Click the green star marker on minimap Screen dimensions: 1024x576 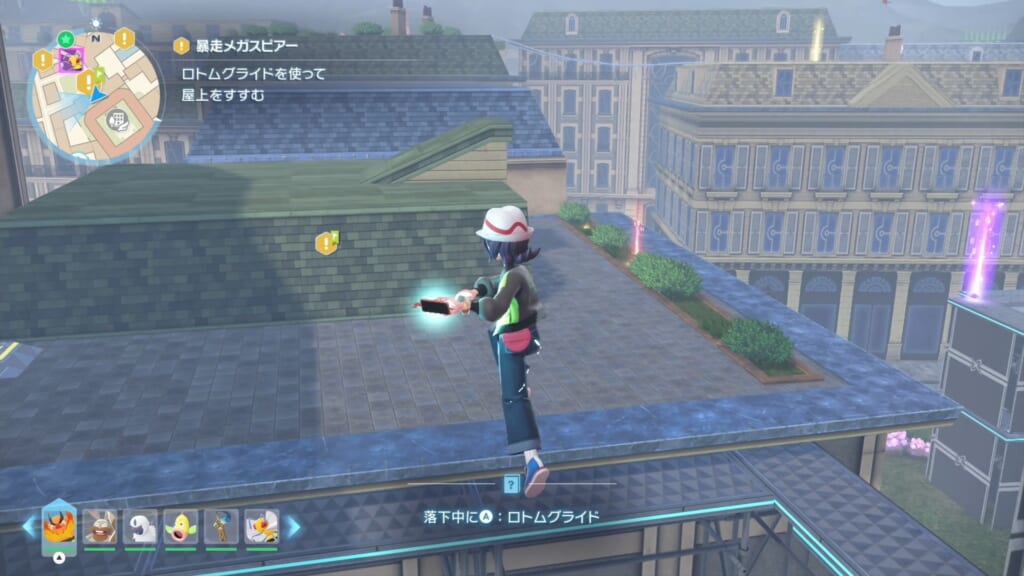tap(66, 39)
